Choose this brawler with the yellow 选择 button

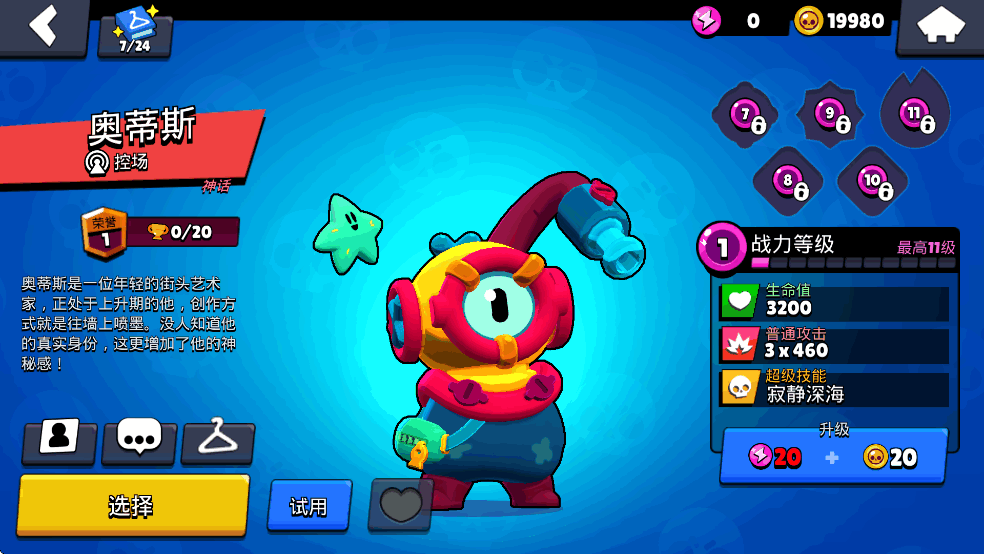132,505
